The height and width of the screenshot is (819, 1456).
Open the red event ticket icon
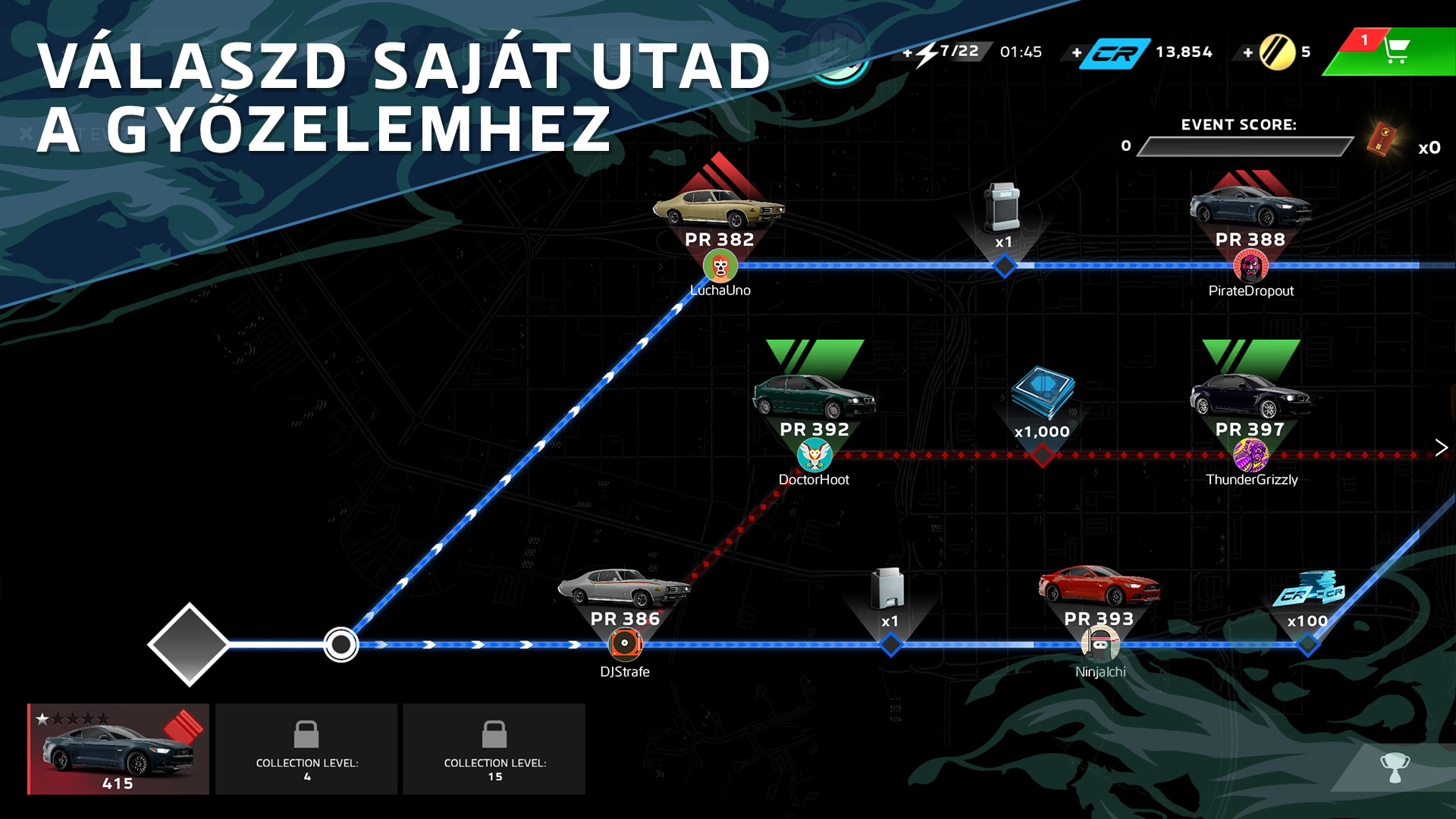point(1382,140)
